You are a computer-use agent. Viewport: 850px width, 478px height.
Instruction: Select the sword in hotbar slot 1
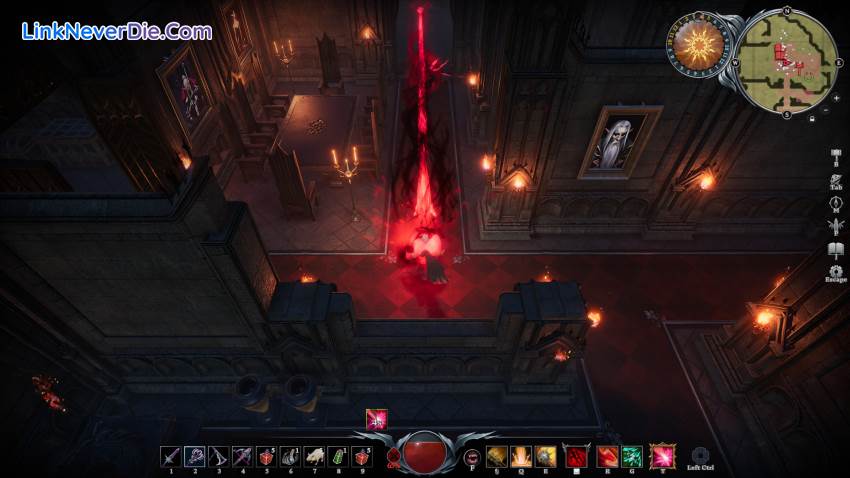pyautogui.click(x=171, y=457)
